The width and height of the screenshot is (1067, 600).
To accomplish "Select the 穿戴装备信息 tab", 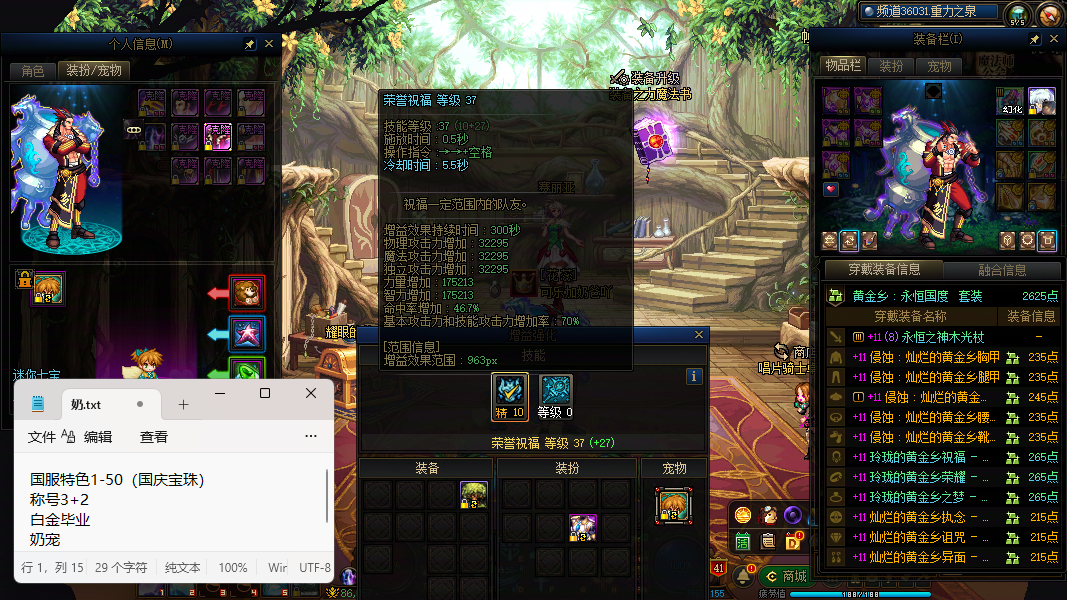I will (884, 270).
